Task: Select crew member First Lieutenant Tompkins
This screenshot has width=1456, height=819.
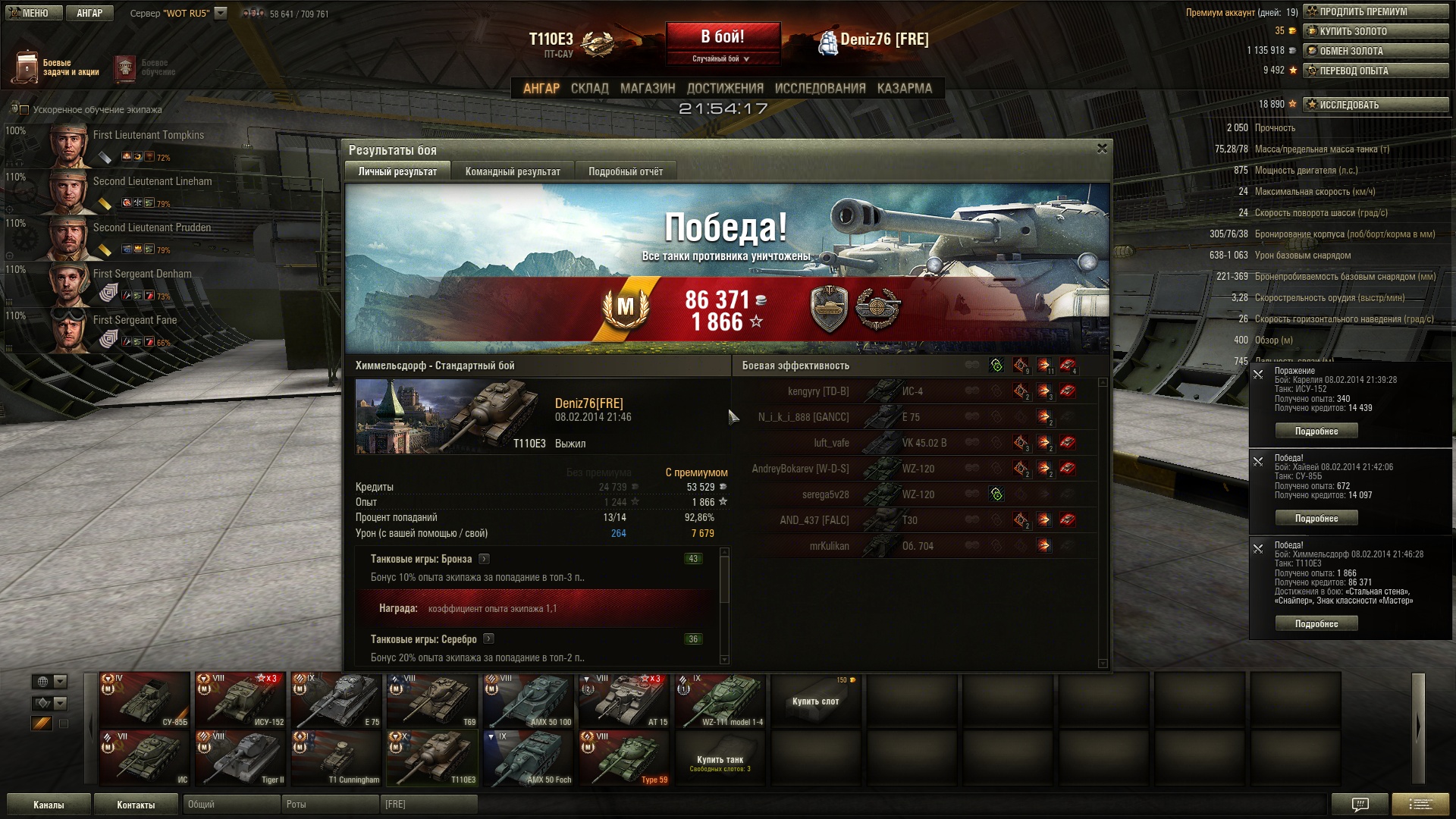Action: (x=148, y=135)
